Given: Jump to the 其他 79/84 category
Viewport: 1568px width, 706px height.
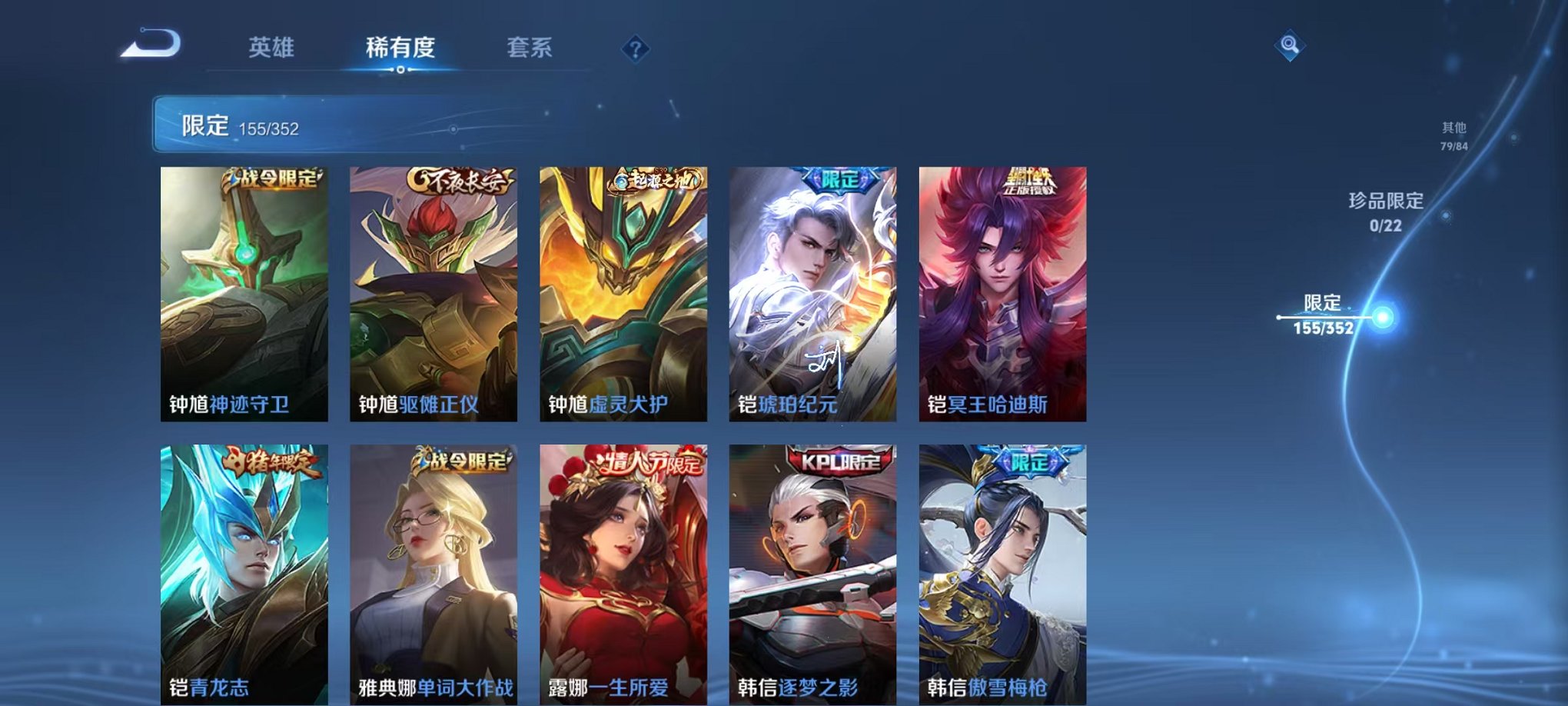Looking at the screenshot, I should tap(1455, 136).
